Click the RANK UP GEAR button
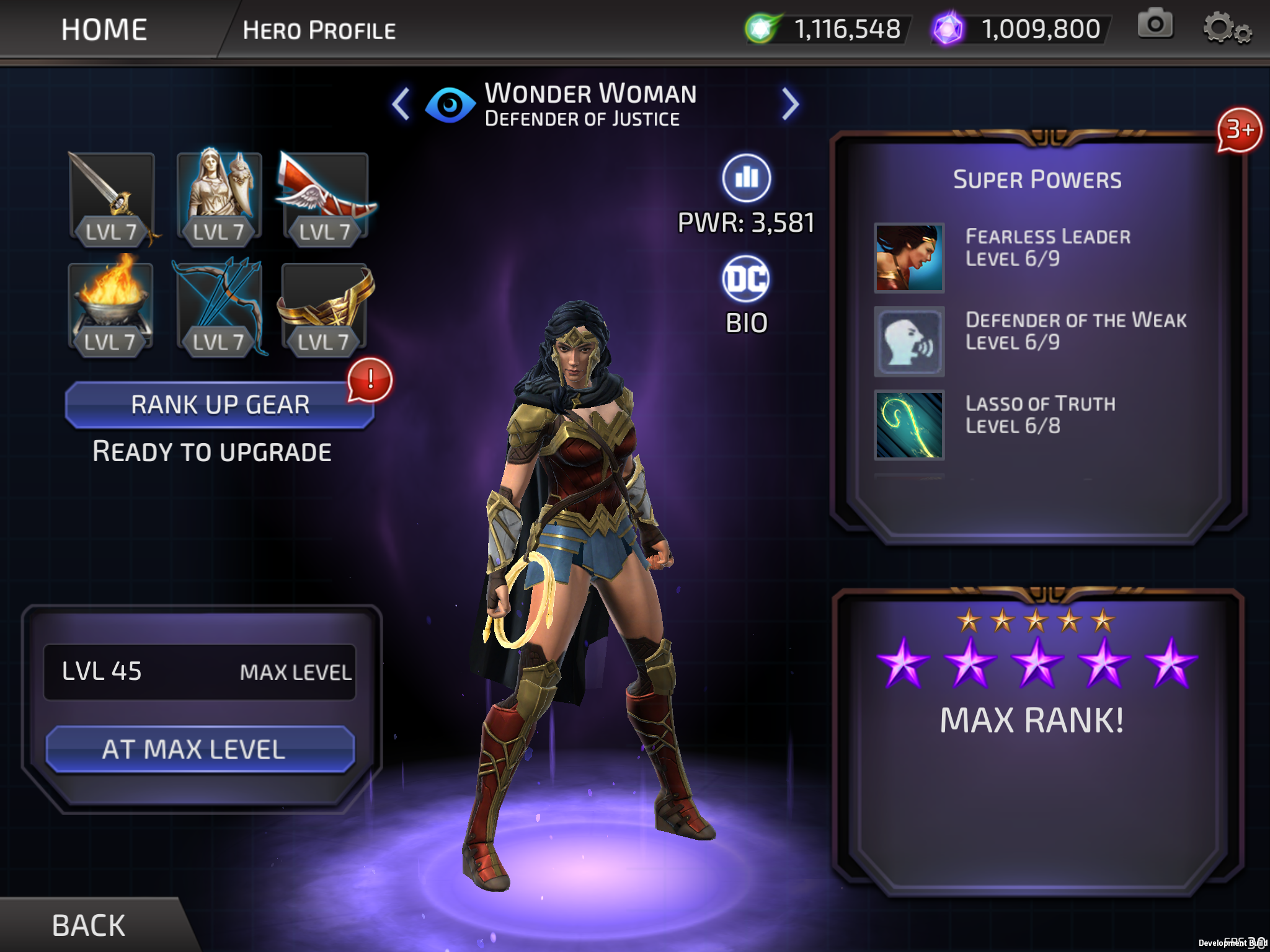This screenshot has width=1270, height=952. pyautogui.click(x=220, y=405)
